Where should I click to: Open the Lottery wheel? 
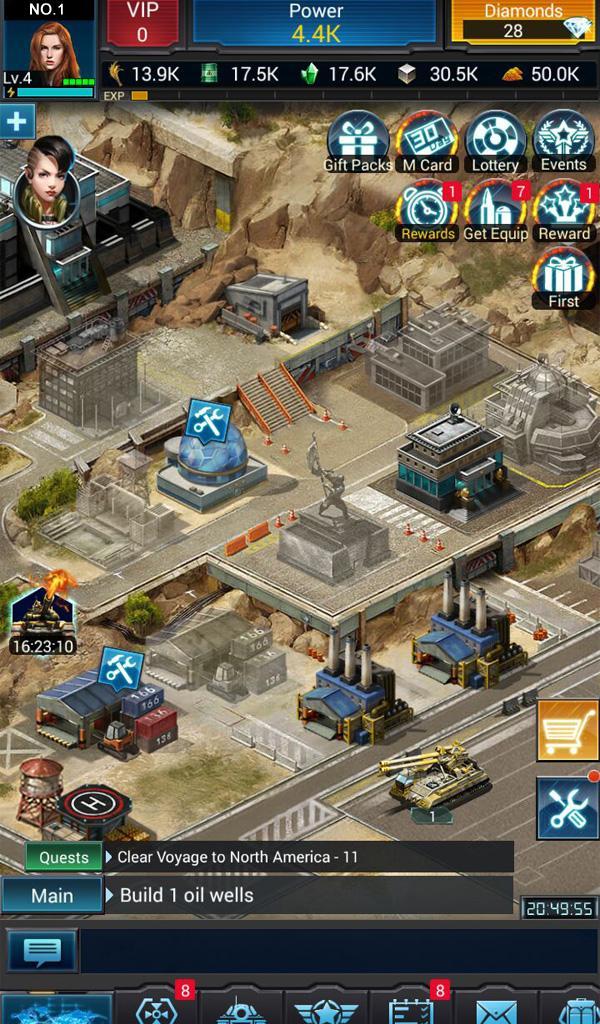pos(494,142)
